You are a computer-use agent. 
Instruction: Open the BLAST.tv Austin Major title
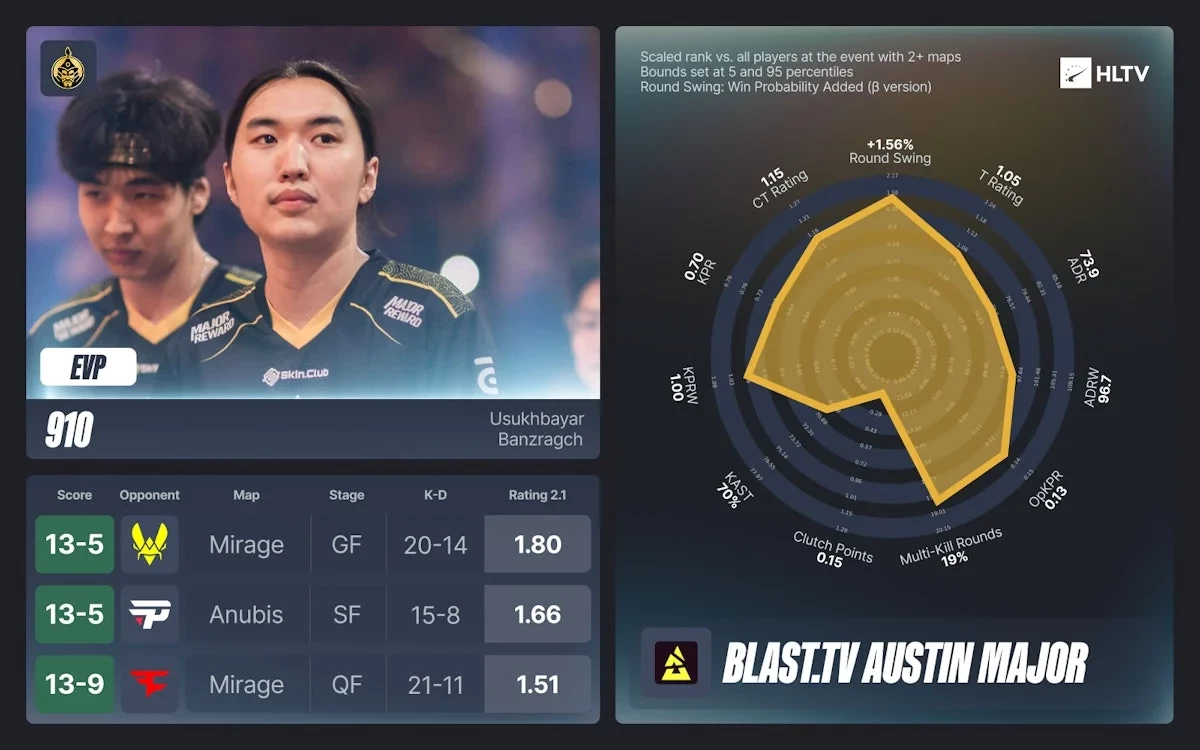(904, 662)
